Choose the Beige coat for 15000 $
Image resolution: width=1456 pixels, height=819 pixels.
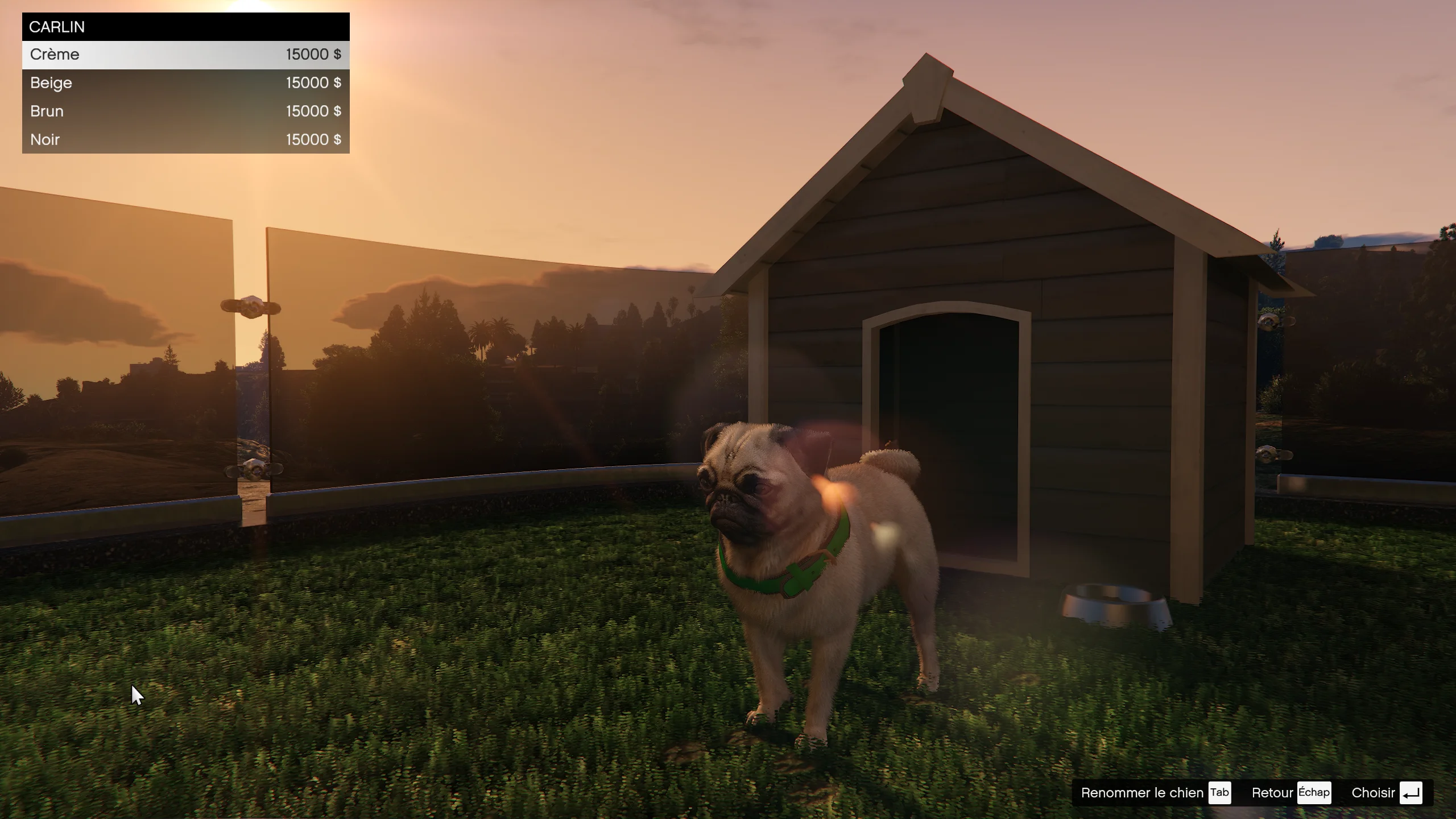185,83
